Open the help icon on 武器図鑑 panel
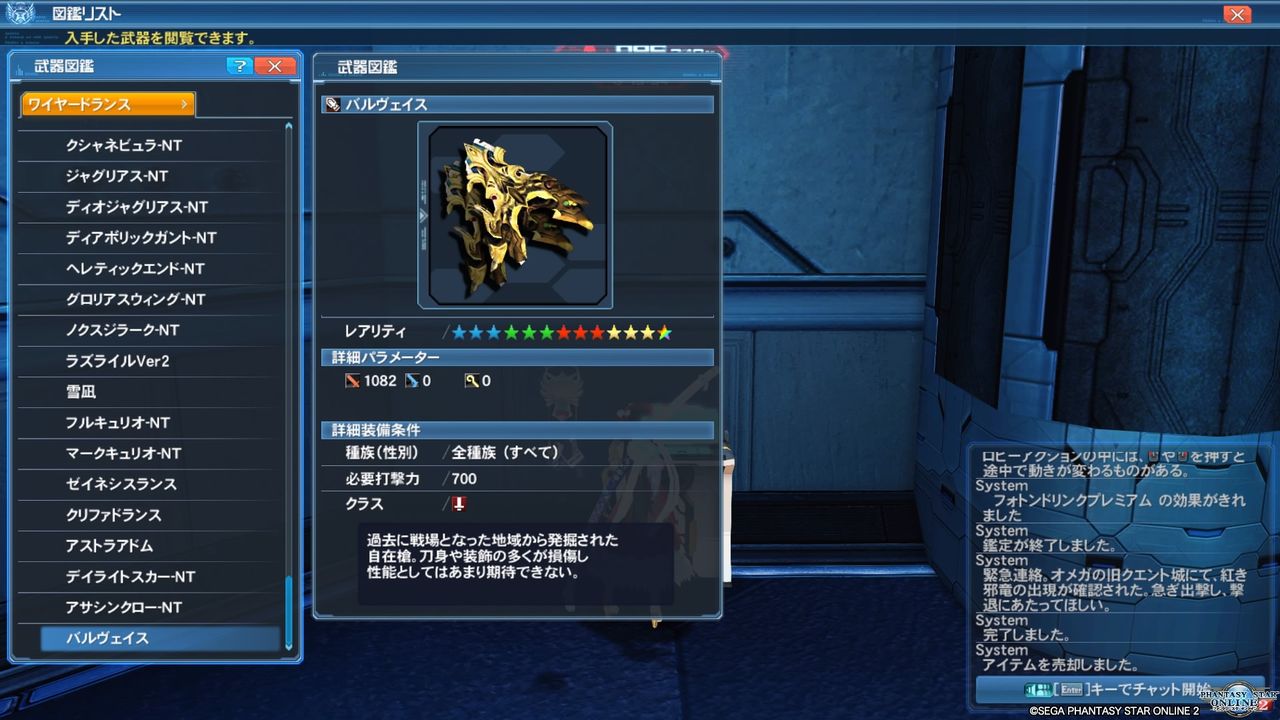 coord(238,66)
